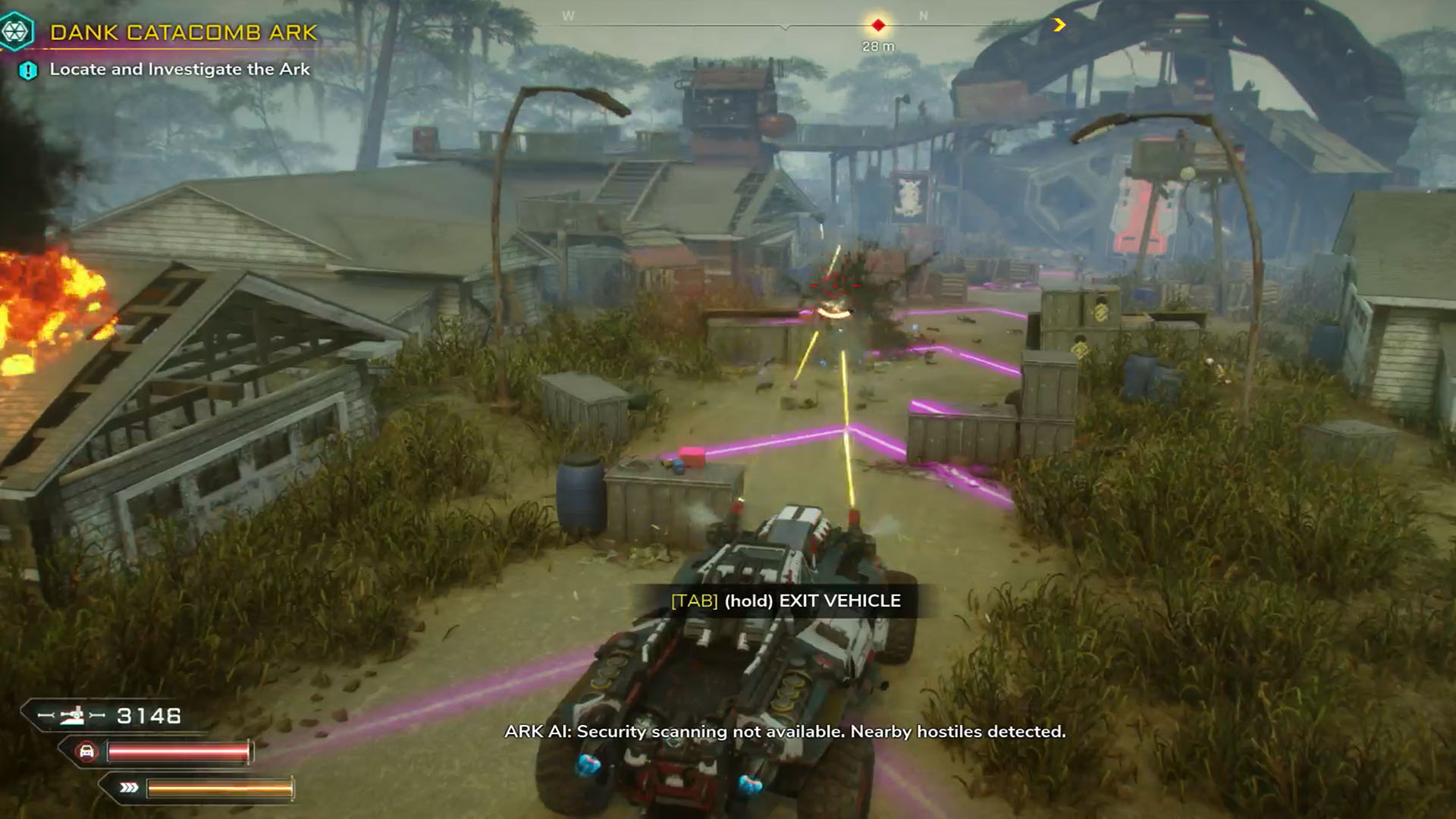
Task: Click the yellow arrow compass marker
Action: [x=1059, y=25]
